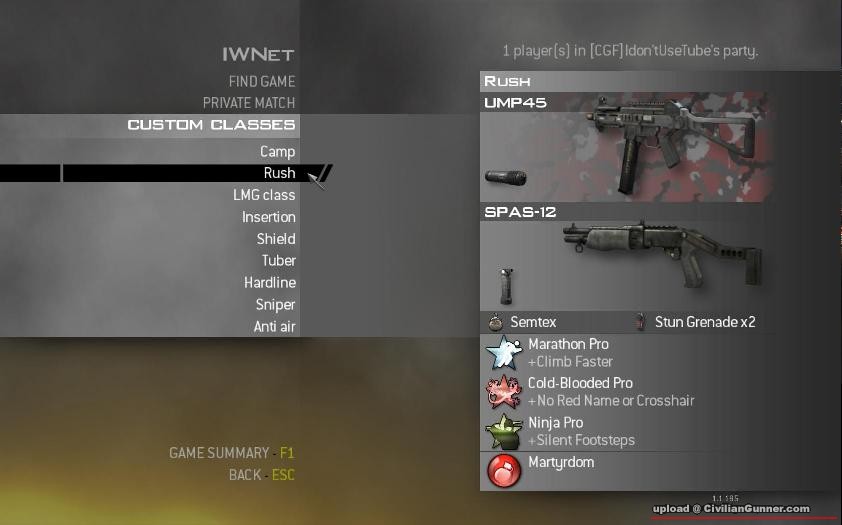842x525 pixels.
Task: Select the Private Match option
Action: [x=249, y=103]
